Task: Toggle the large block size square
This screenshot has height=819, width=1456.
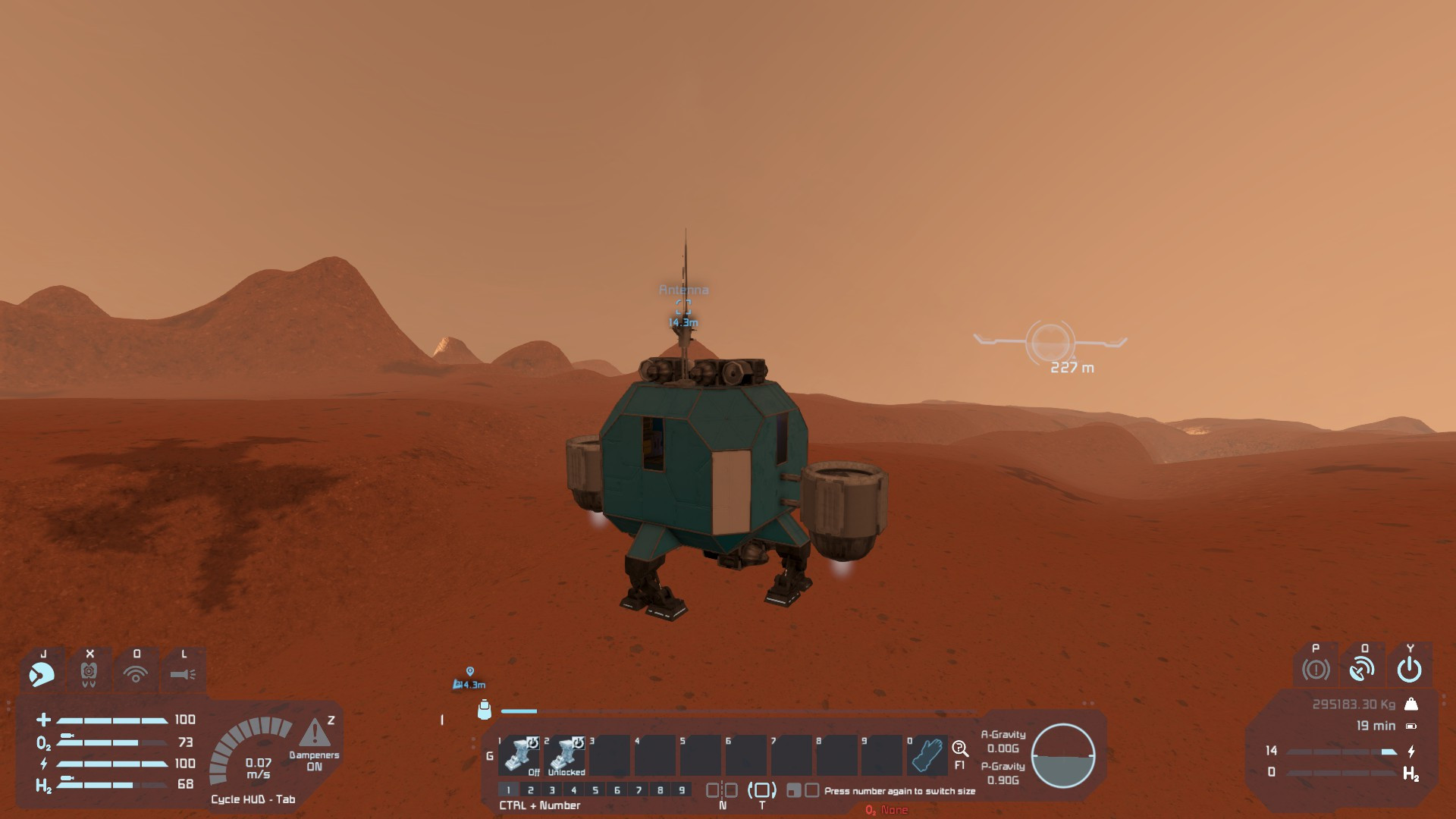Action: tap(814, 790)
